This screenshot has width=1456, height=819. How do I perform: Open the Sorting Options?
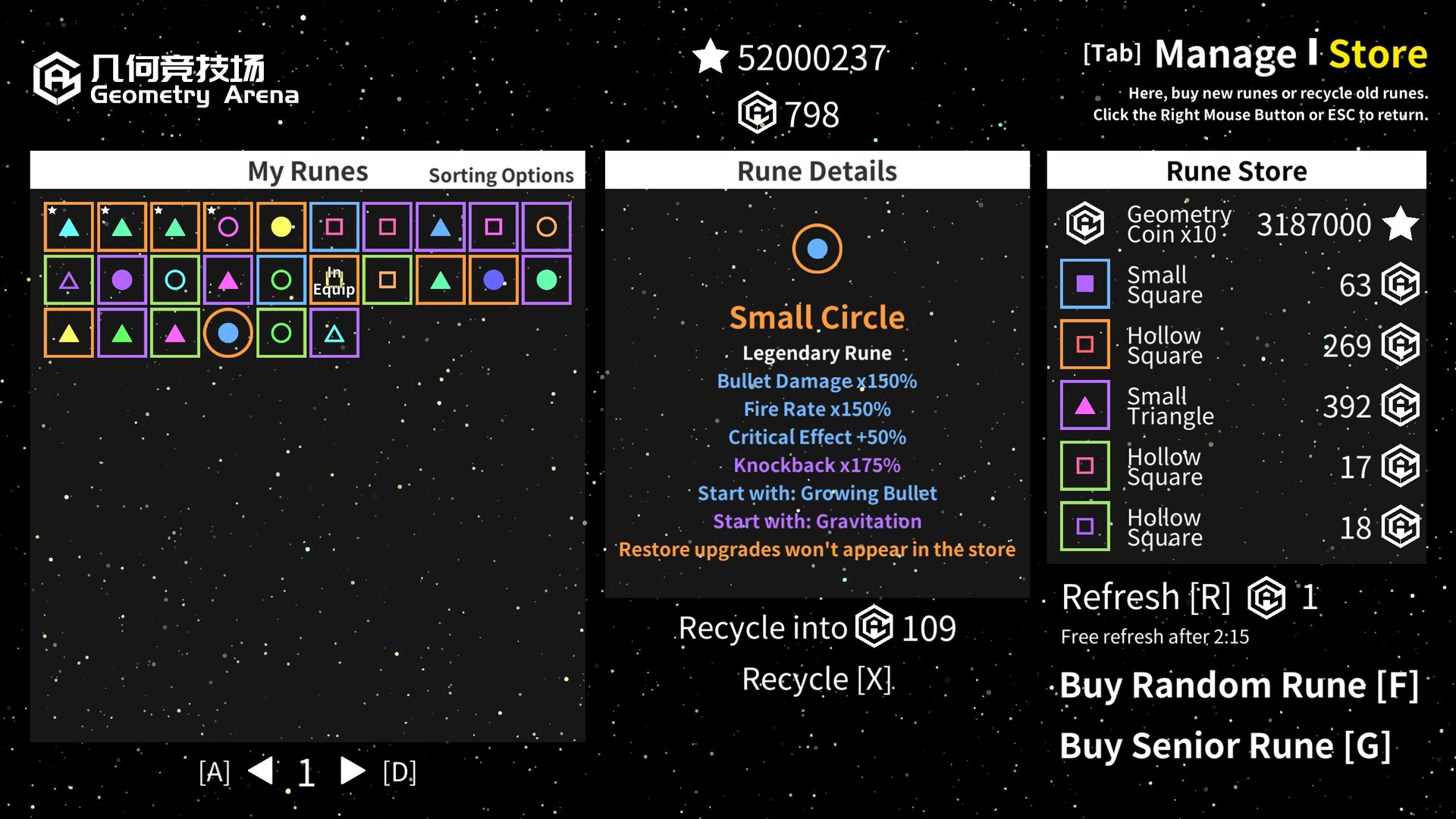coord(501,174)
